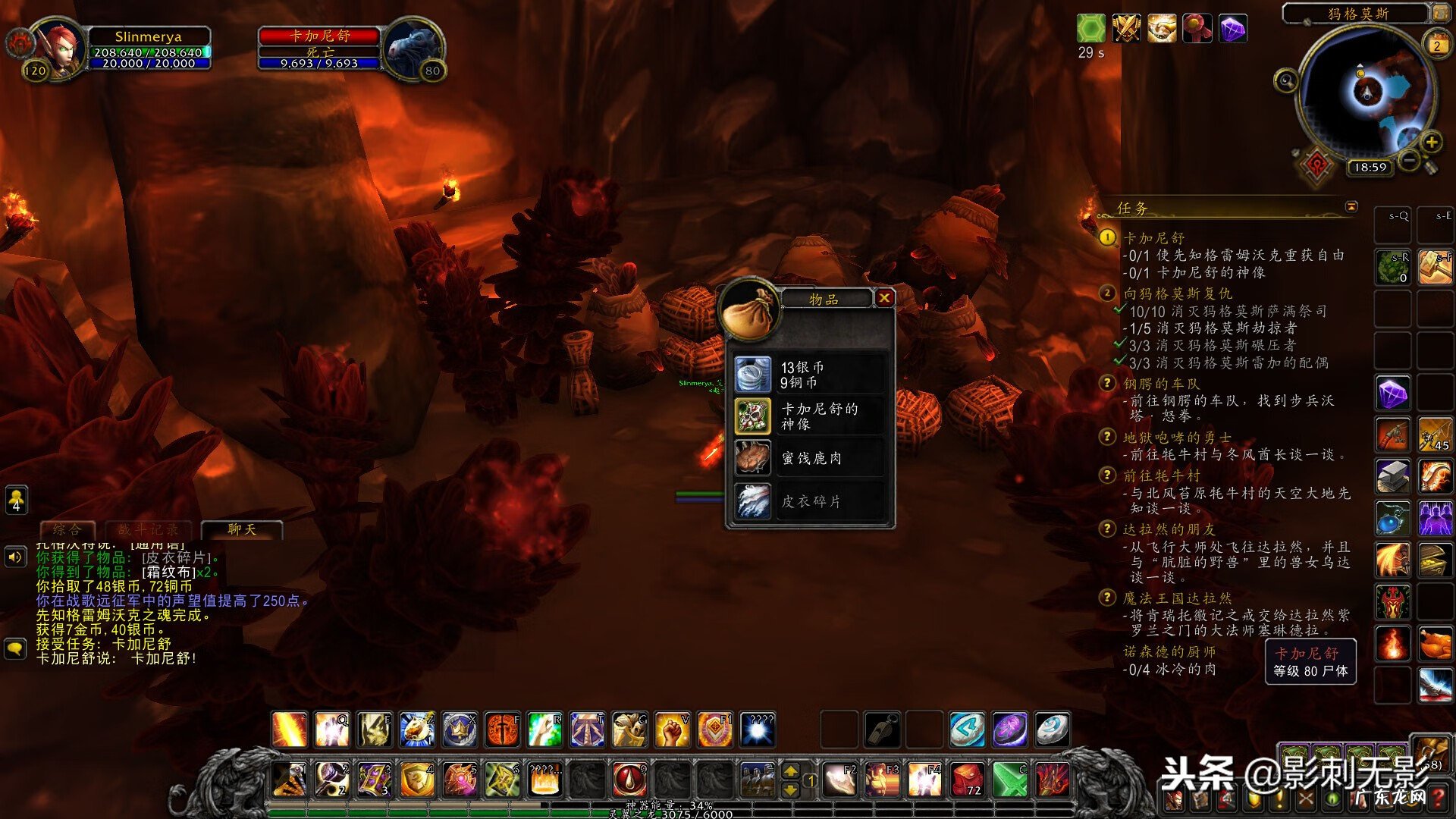Open the chat speech-bubble button
Image resolution: width=1456 pixels, height=819 pixels.
[x=15, y=648]
